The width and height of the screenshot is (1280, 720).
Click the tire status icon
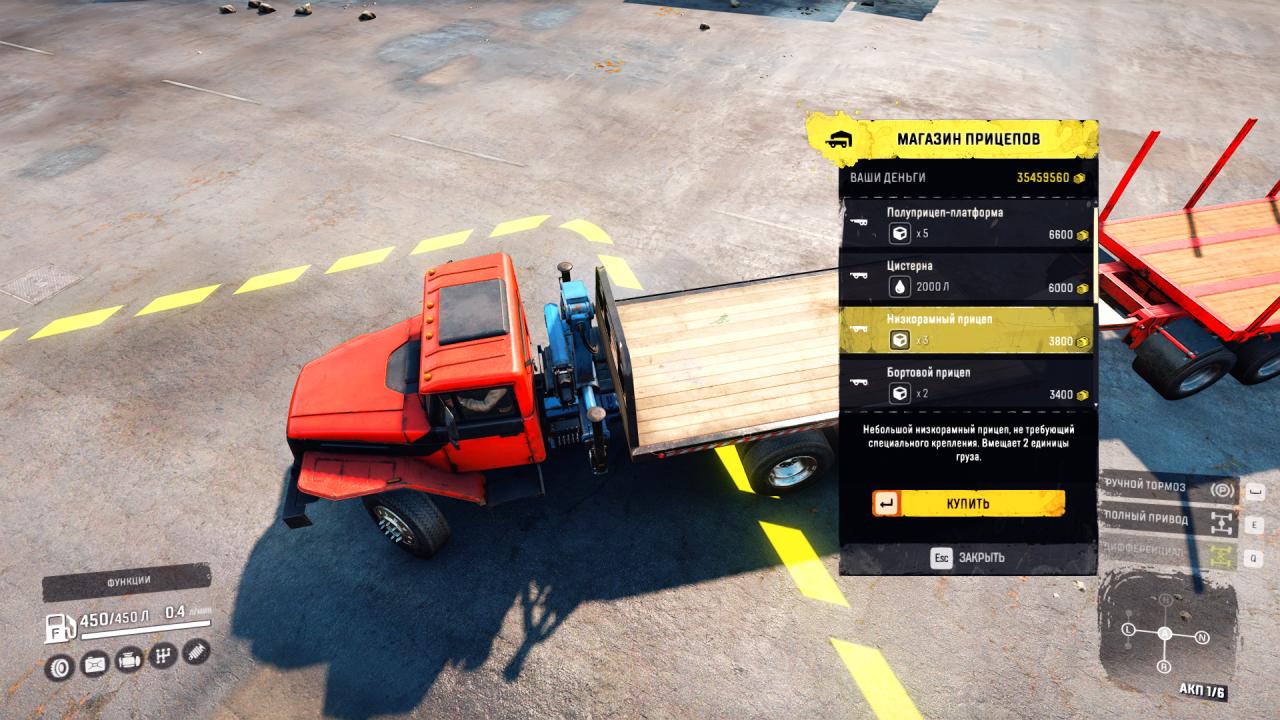60,665
